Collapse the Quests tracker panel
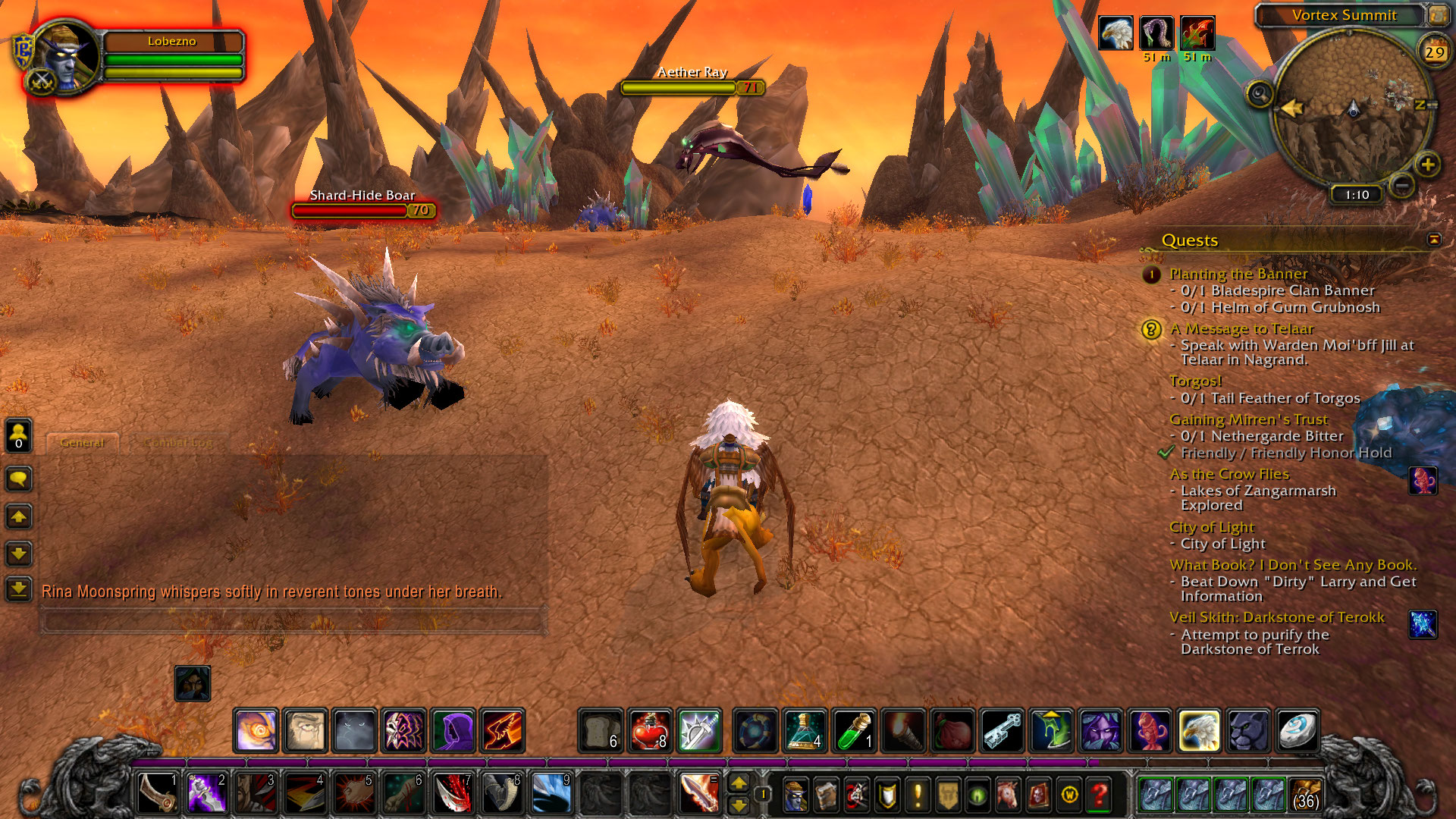 (x=1433, y=240)
